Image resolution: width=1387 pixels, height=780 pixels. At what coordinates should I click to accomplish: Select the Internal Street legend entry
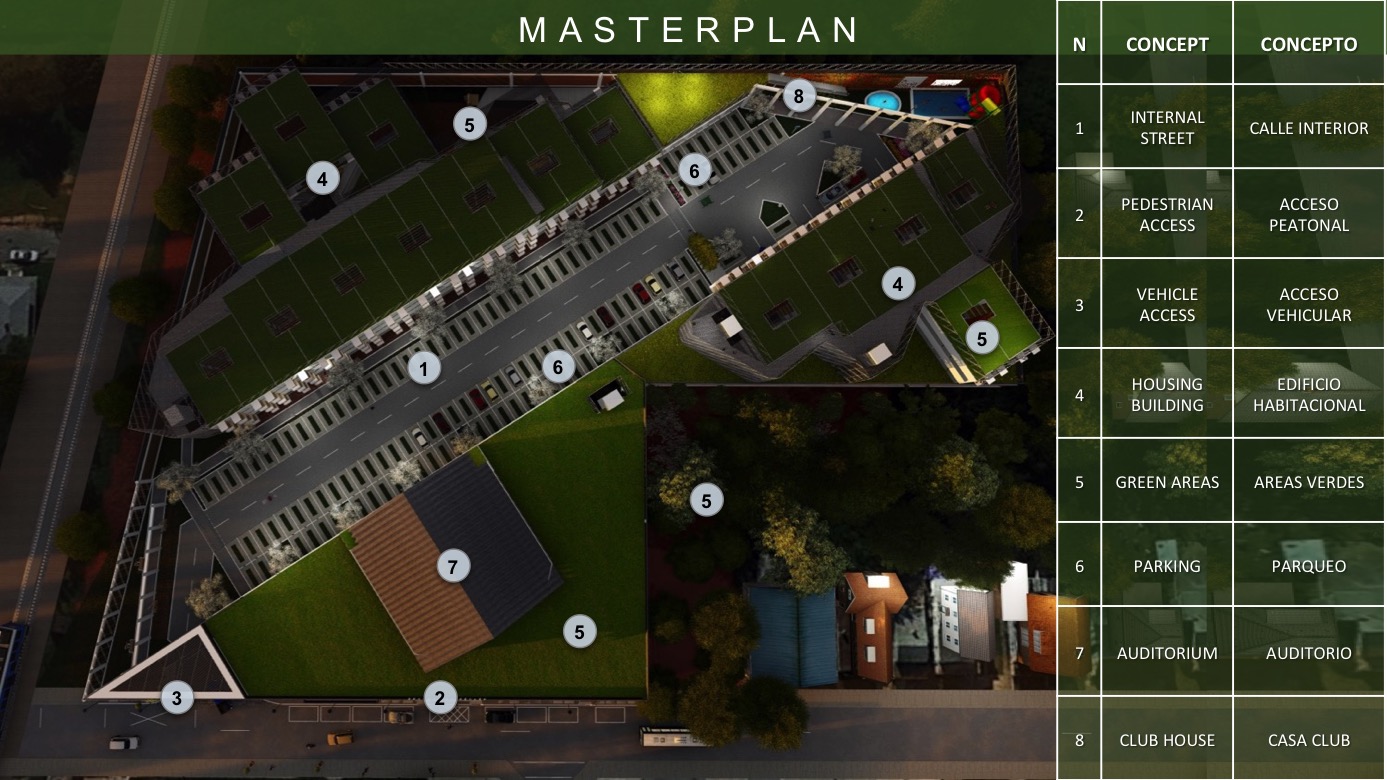1167,128
